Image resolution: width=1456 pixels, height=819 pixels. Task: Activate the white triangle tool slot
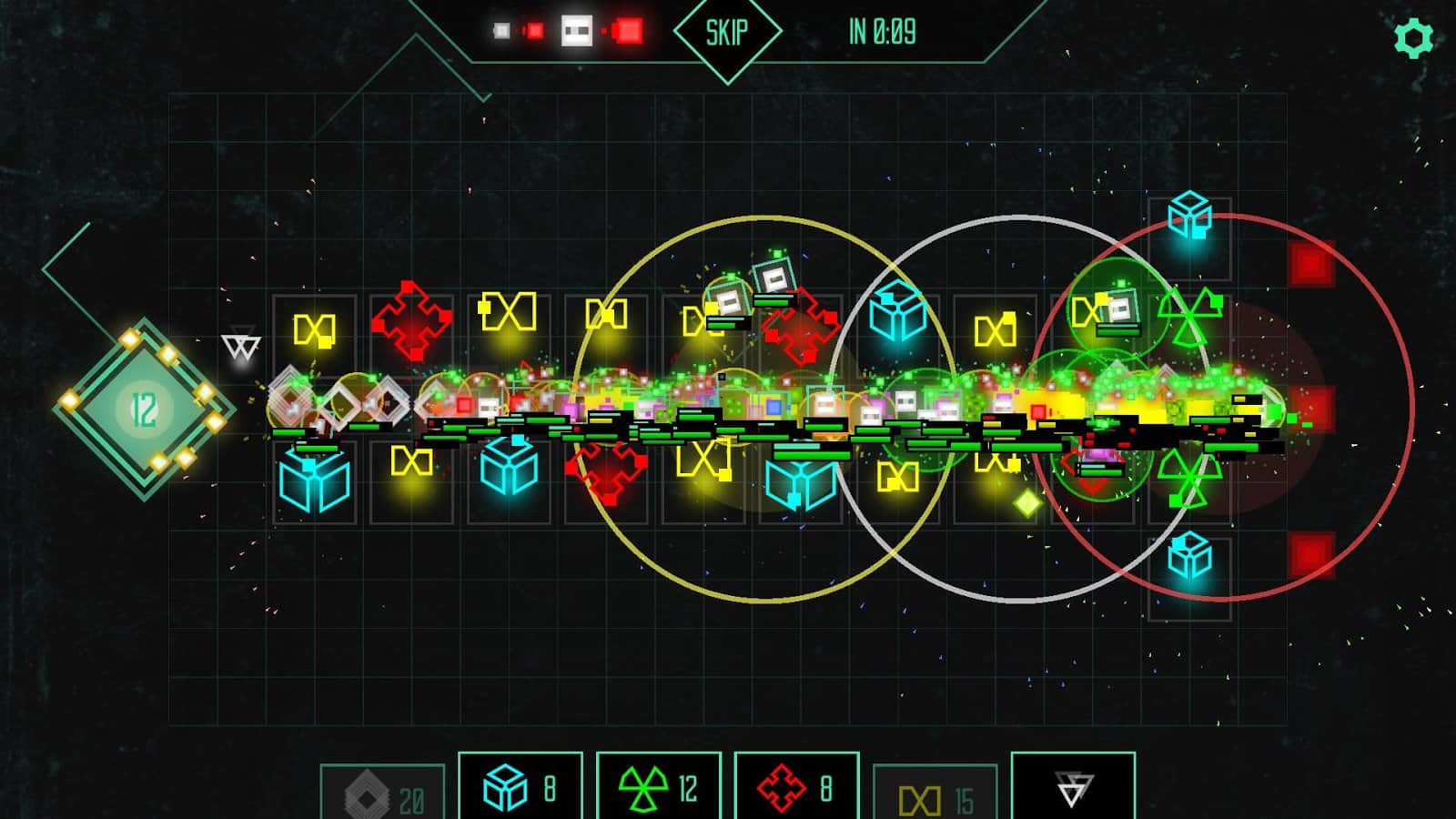1073,786
